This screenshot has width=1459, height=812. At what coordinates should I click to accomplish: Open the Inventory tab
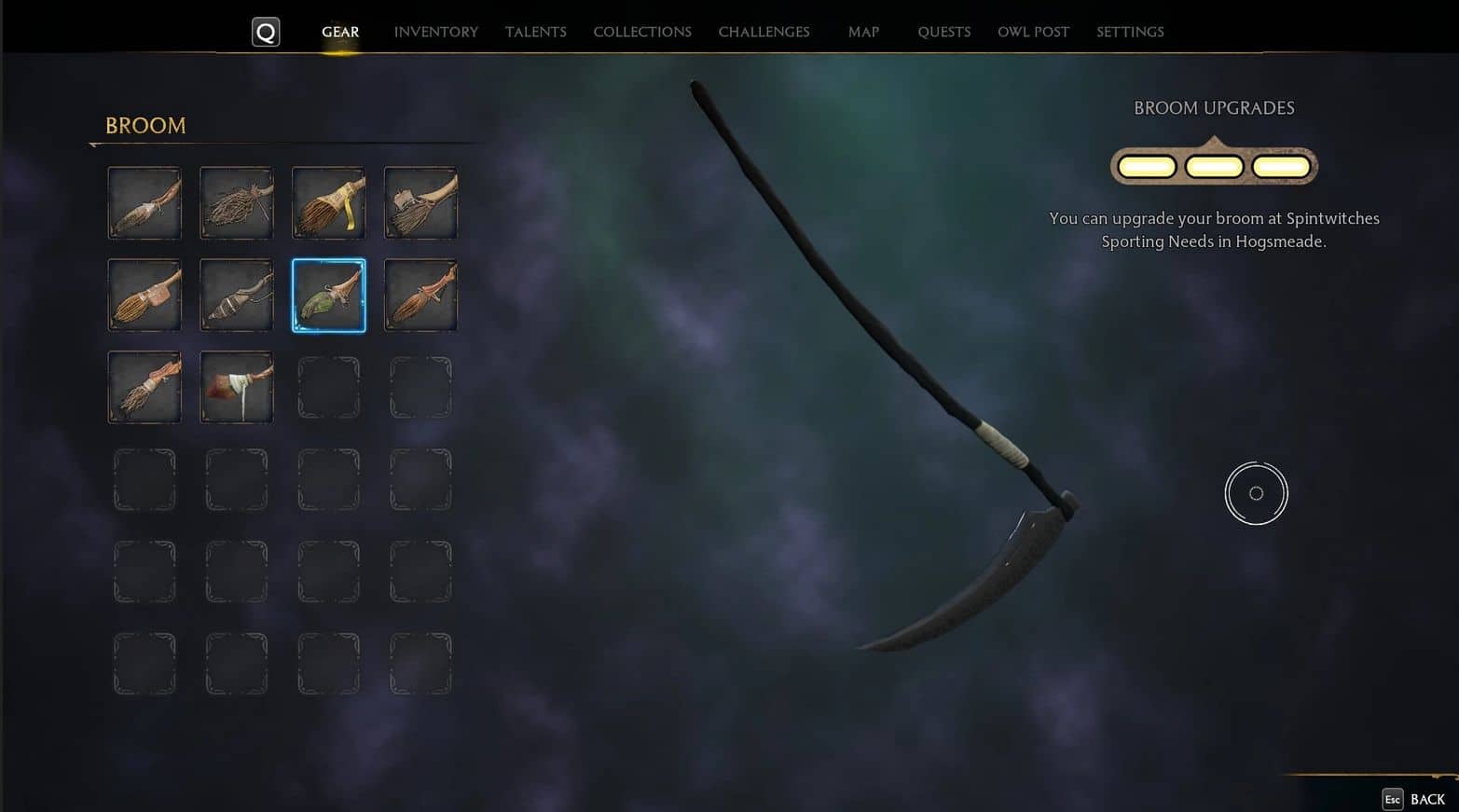point(435,32)
